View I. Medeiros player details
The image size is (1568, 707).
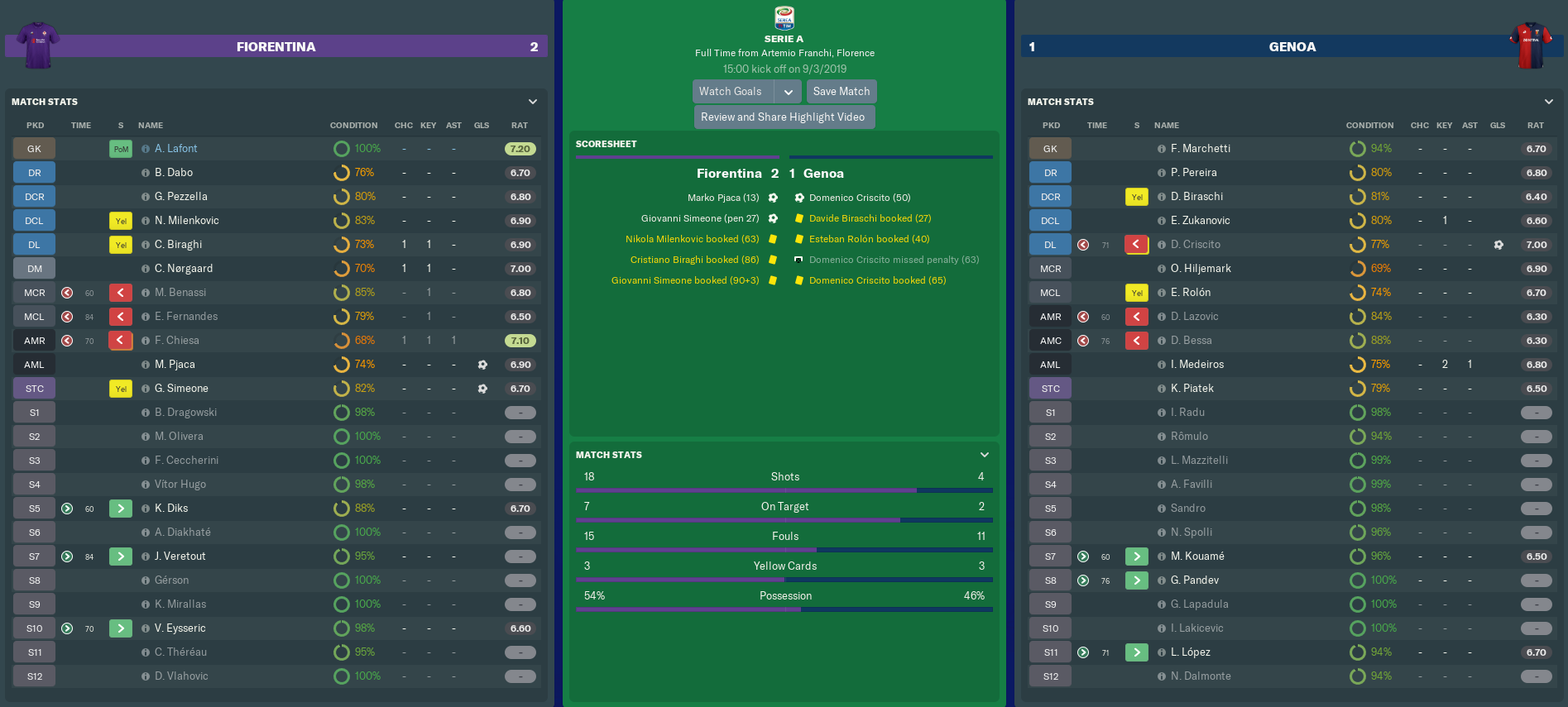click(x=1196, y=365)
